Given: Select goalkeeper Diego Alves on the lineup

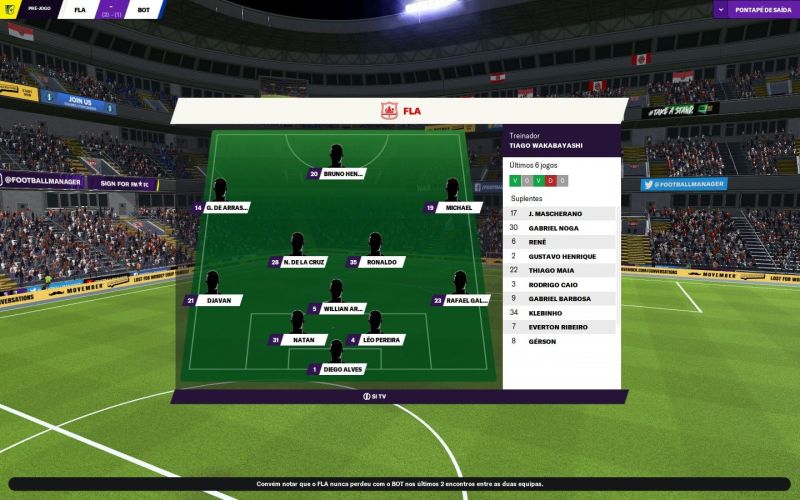Looking at the screenshot, I should [342, 369].
